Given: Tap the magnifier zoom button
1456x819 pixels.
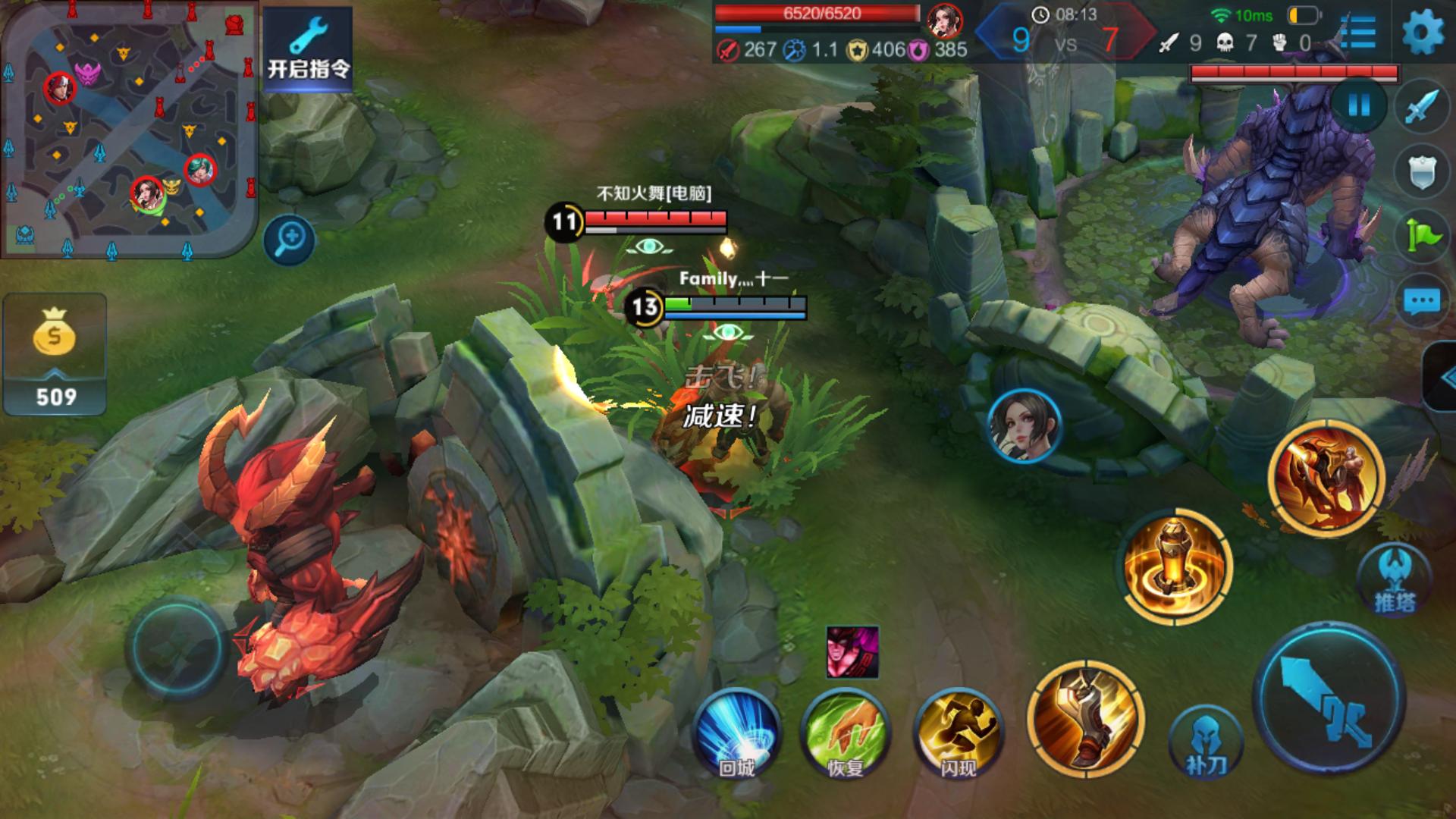Looking at the screenshot, I should [289, 240].
